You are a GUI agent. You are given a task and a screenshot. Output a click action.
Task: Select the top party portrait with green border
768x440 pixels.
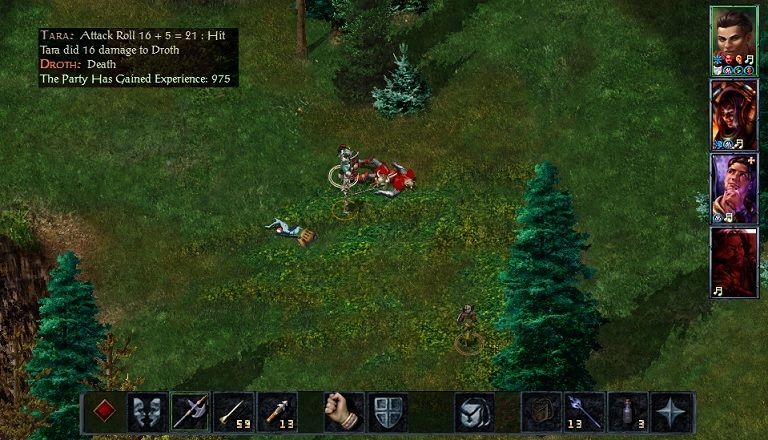tap(733, 40)
